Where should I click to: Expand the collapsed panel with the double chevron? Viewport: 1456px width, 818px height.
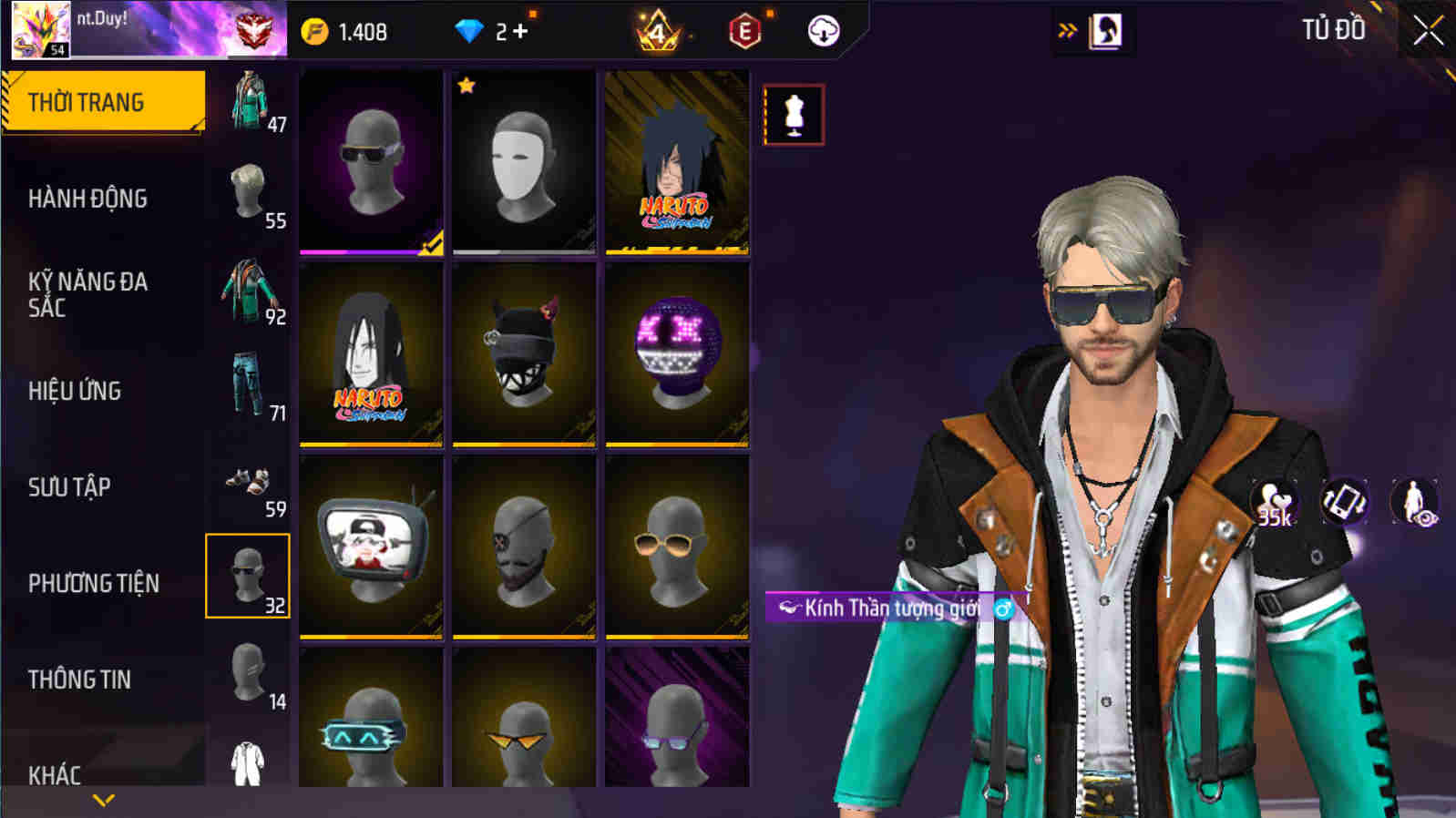point(1066,29)
